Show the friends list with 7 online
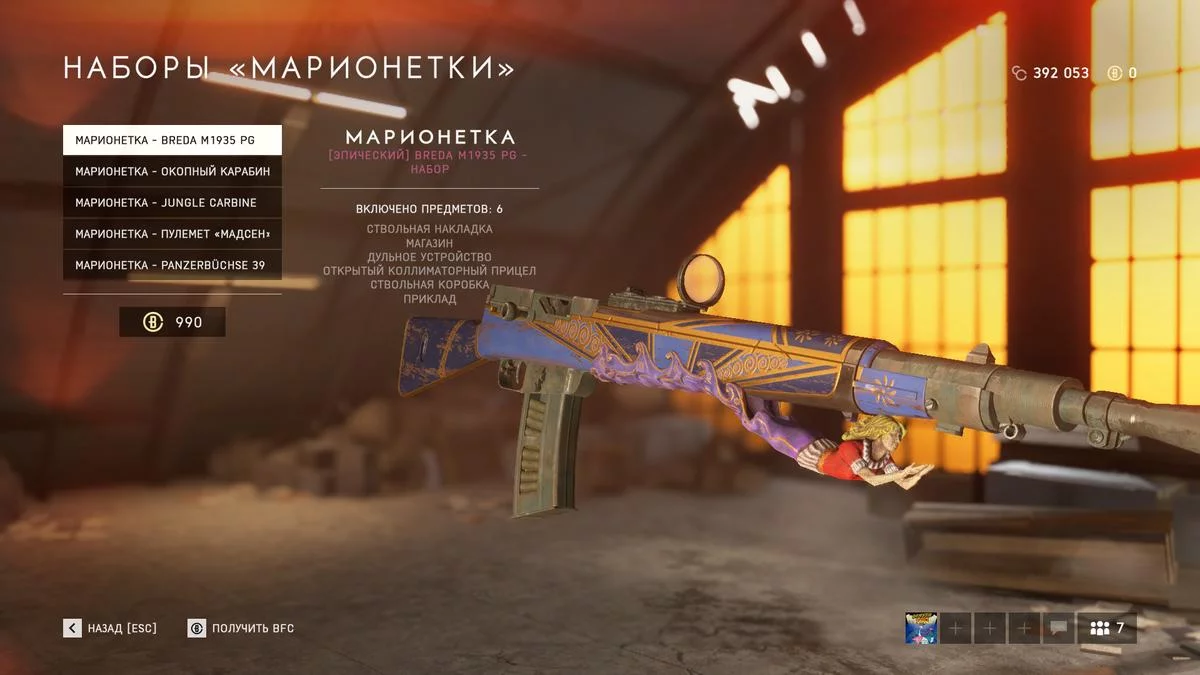The image size is (1200, 675). click(1106, 628)
